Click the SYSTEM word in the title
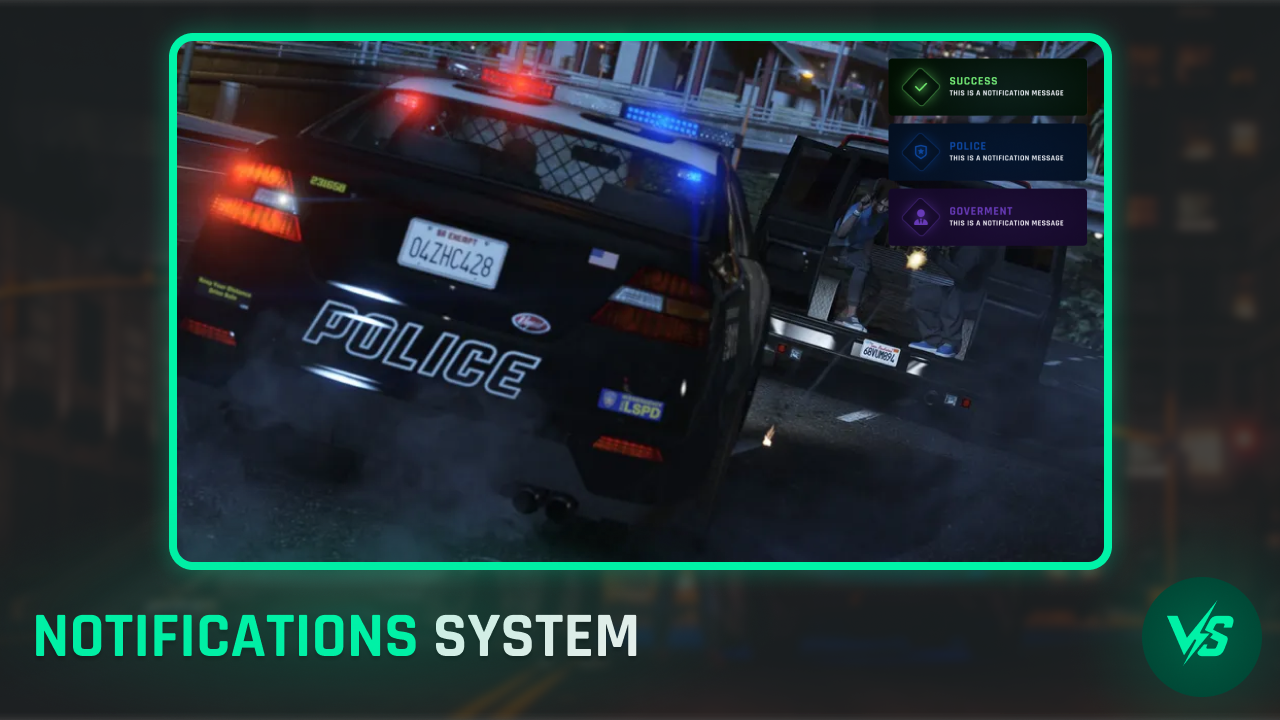The width and height of the screenshot is (1280, 720). [536, 634]
